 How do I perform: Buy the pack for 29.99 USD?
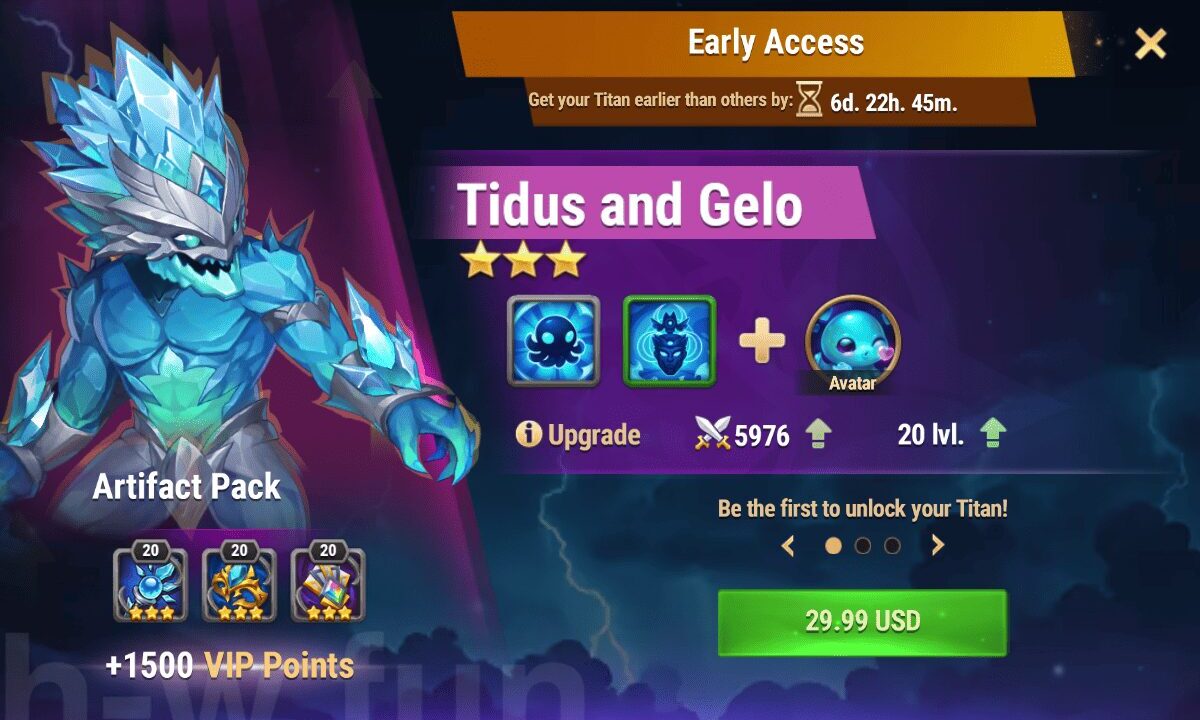pos(862,621)
